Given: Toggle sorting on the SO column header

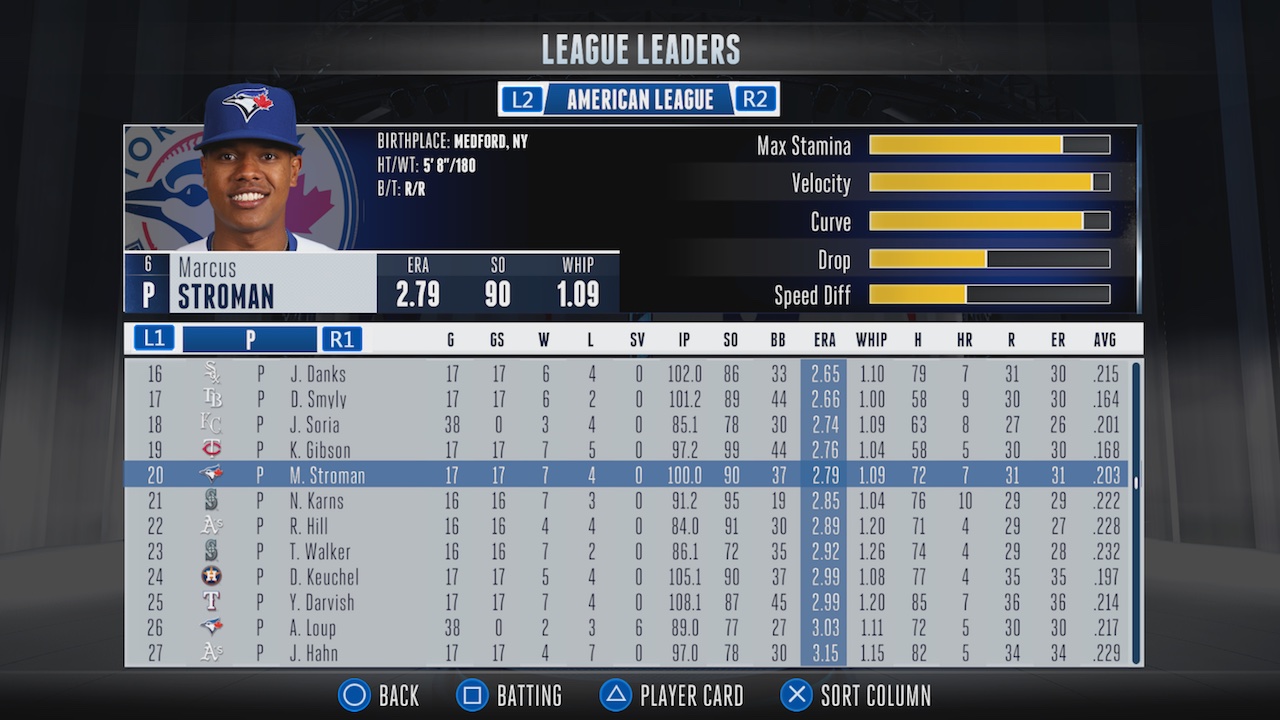Looking at the screenshot, I should (730, 339).
